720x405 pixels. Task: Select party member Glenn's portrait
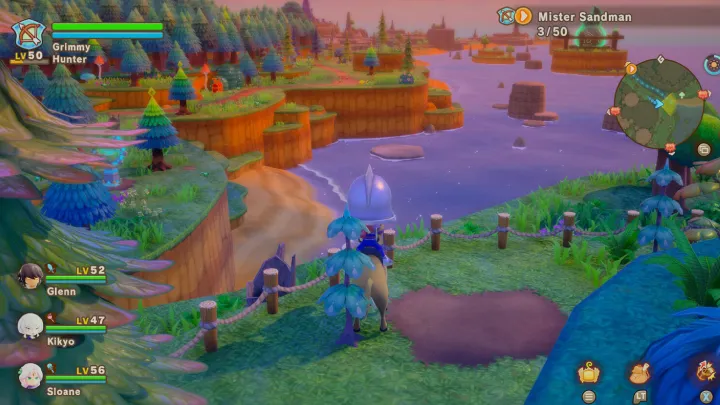(30, 275)
